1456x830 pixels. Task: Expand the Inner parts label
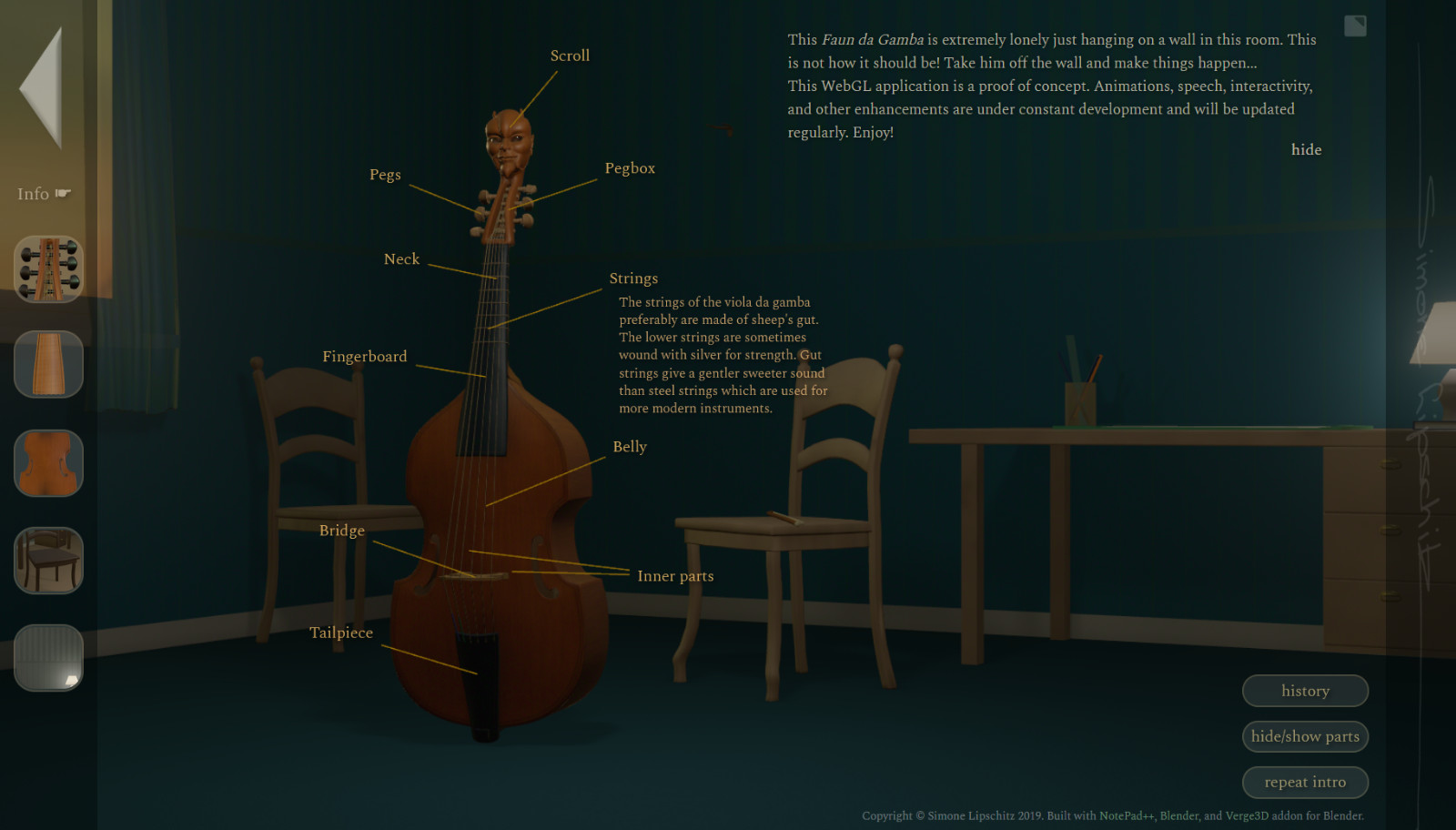point(676,575)
